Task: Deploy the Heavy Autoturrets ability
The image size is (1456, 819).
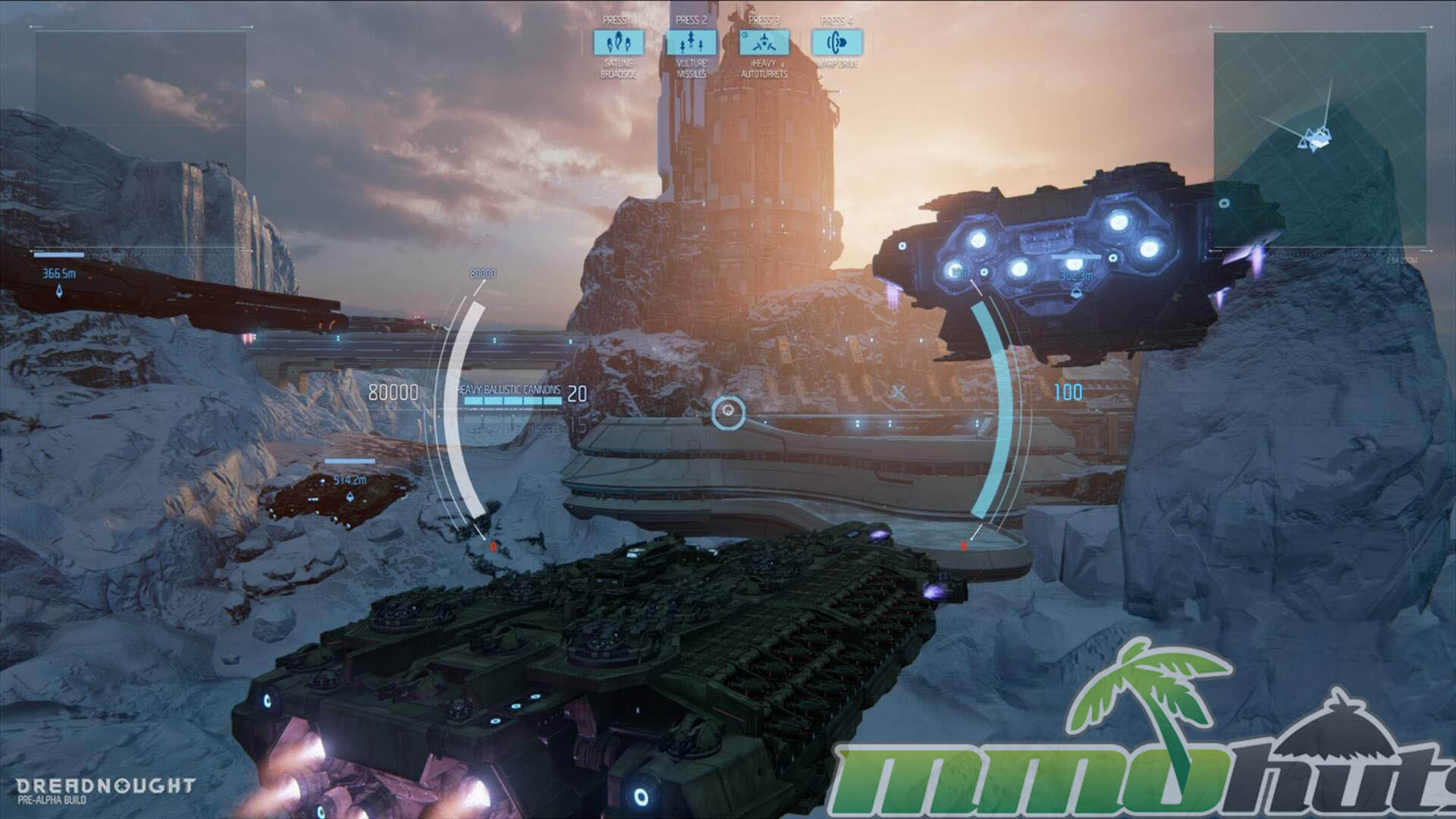Action: coord(764,42)
